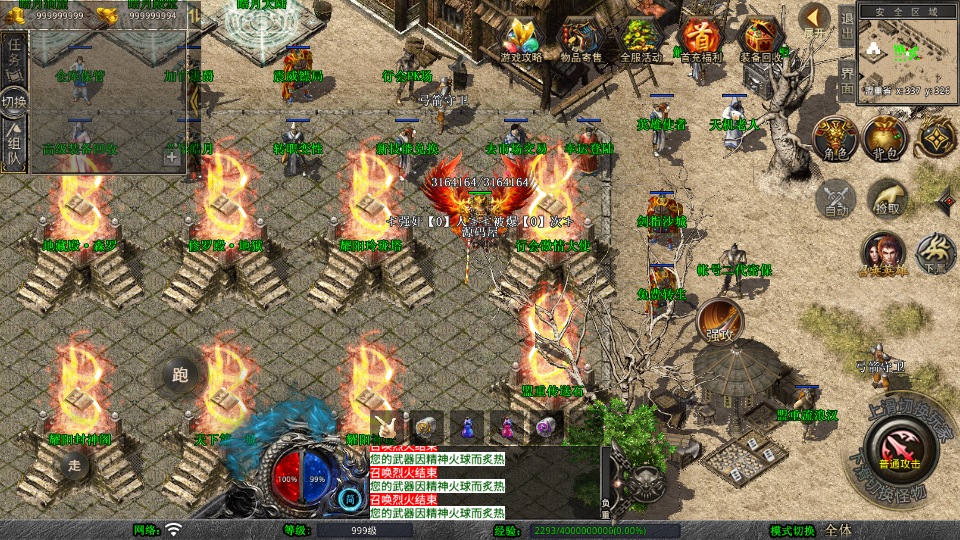Open the 物品寄售 consignment icon
Viewport: 960px width, 540px height.
point(581,41)
